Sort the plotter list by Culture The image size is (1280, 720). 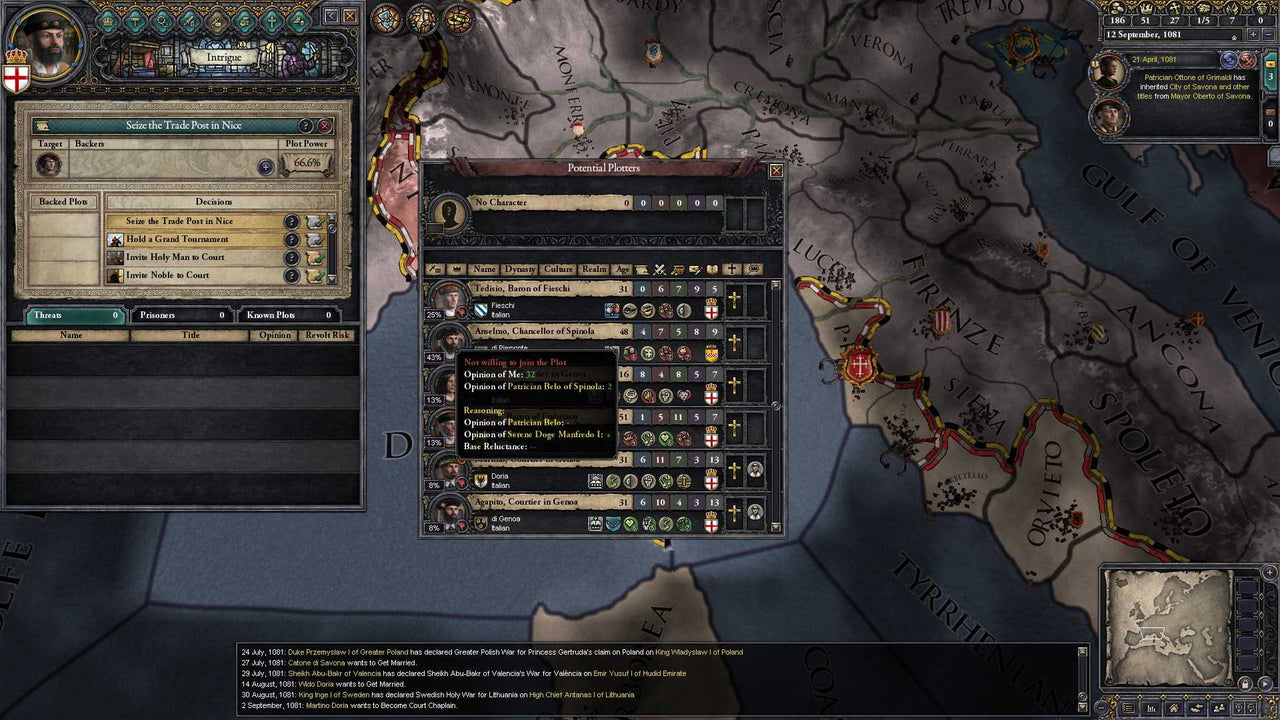click(558, 269)
